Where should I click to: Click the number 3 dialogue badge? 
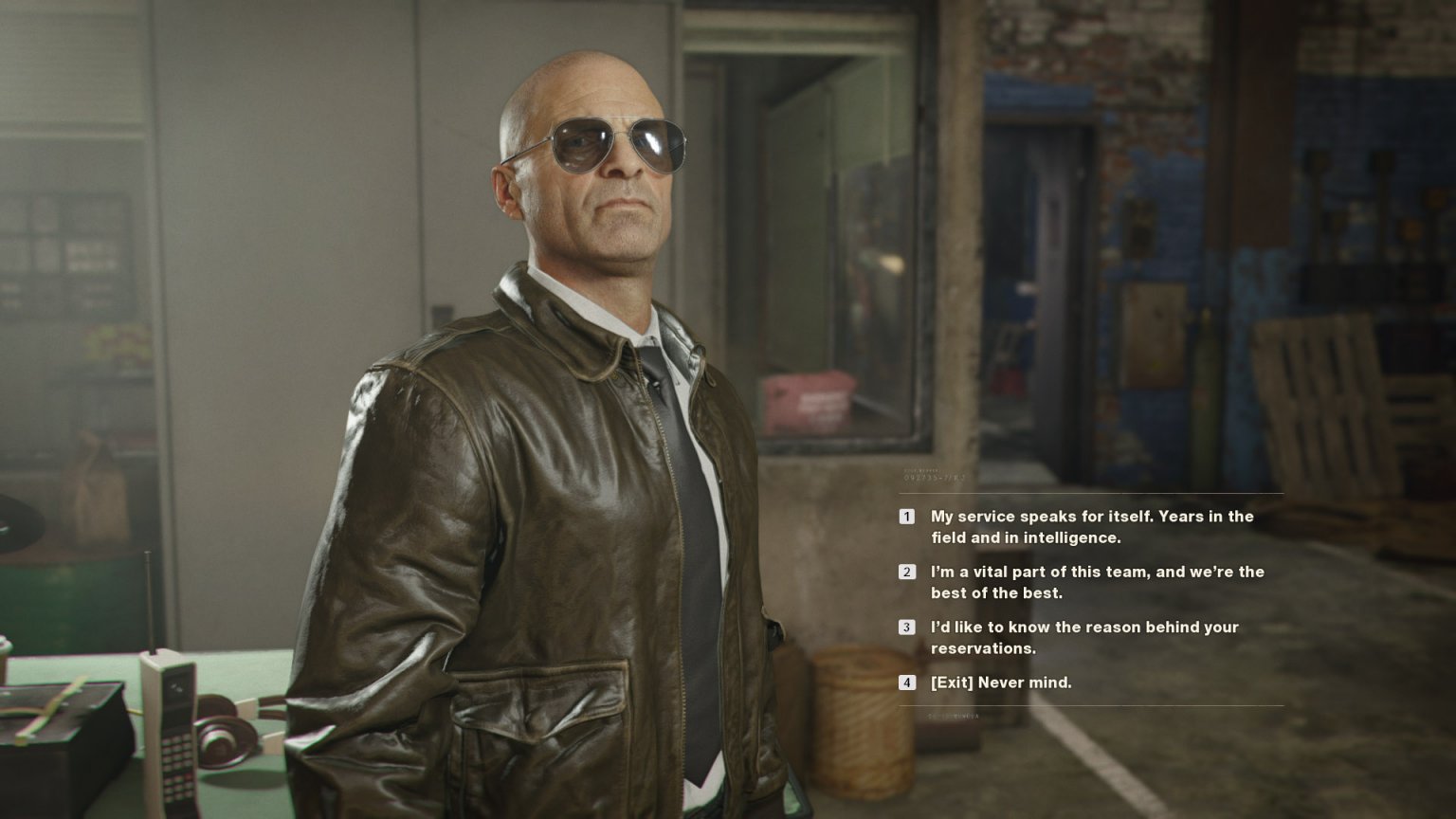click(907, 628)
